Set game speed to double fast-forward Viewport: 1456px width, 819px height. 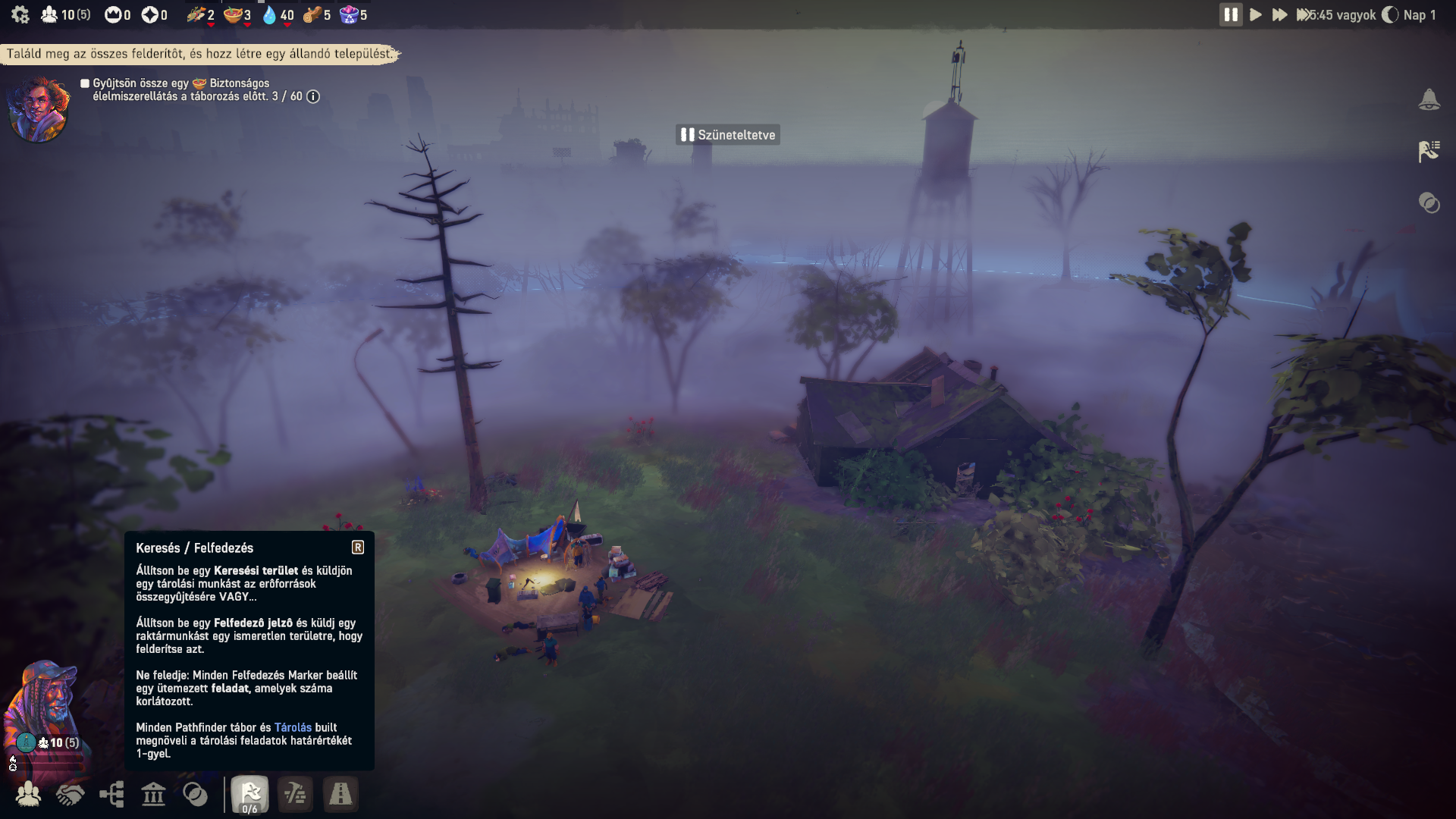[x=1279, y=14]
